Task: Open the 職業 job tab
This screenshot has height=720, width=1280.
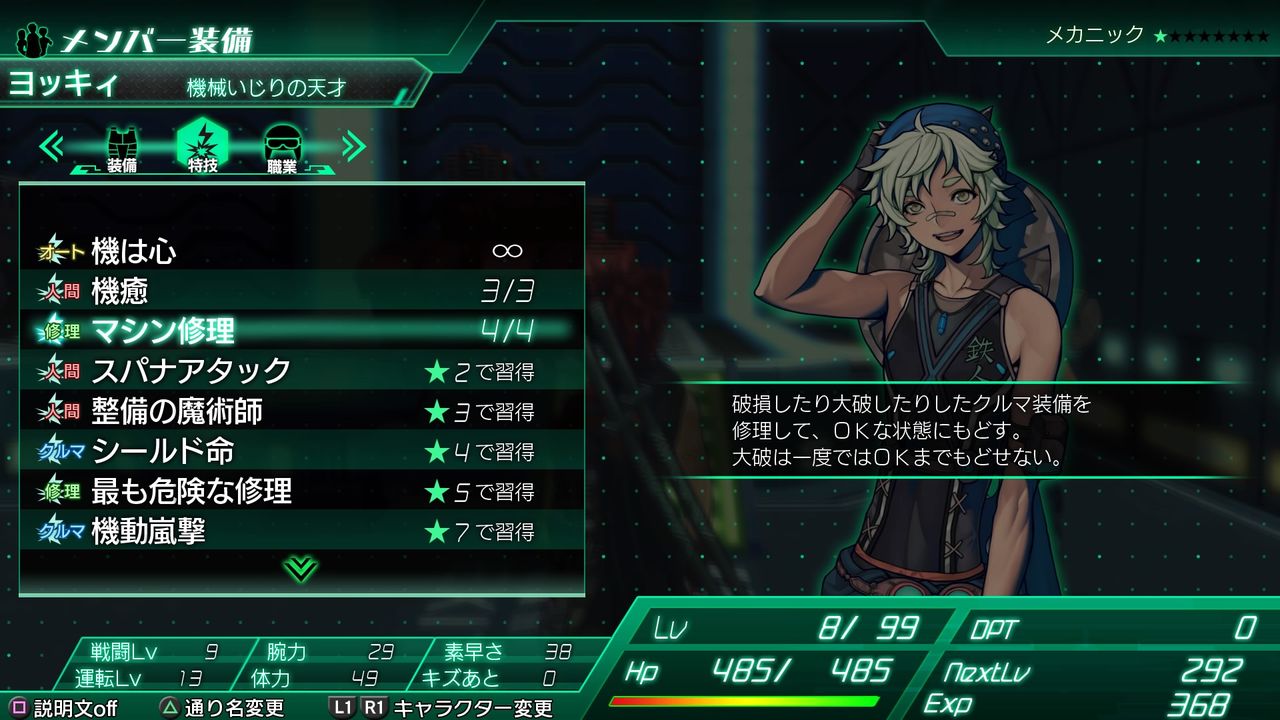Action: click(282, 148)
